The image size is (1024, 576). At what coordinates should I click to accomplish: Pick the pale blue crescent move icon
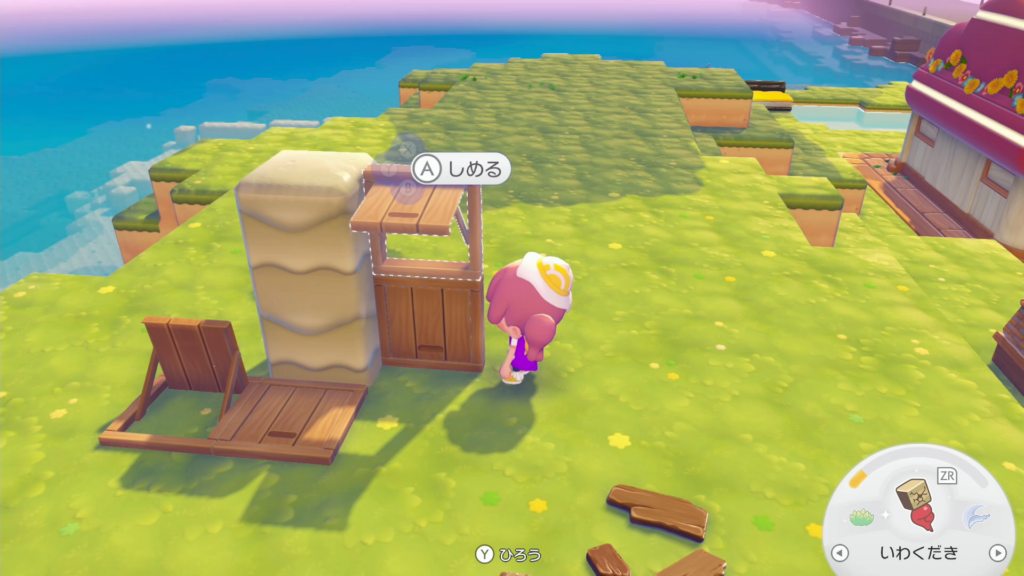[x=973, y=516]
